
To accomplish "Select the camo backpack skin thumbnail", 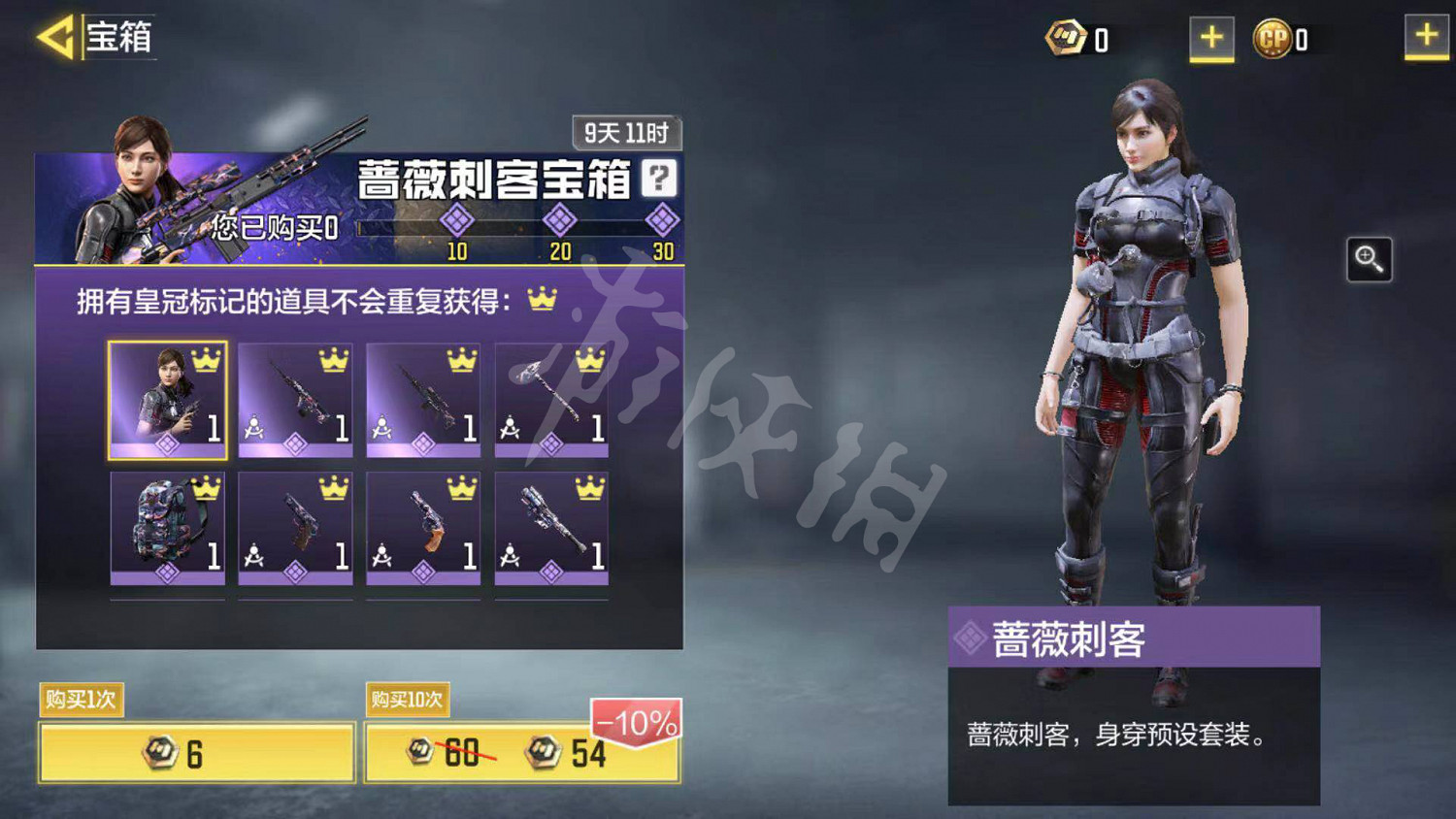I will tap(167, 529).
